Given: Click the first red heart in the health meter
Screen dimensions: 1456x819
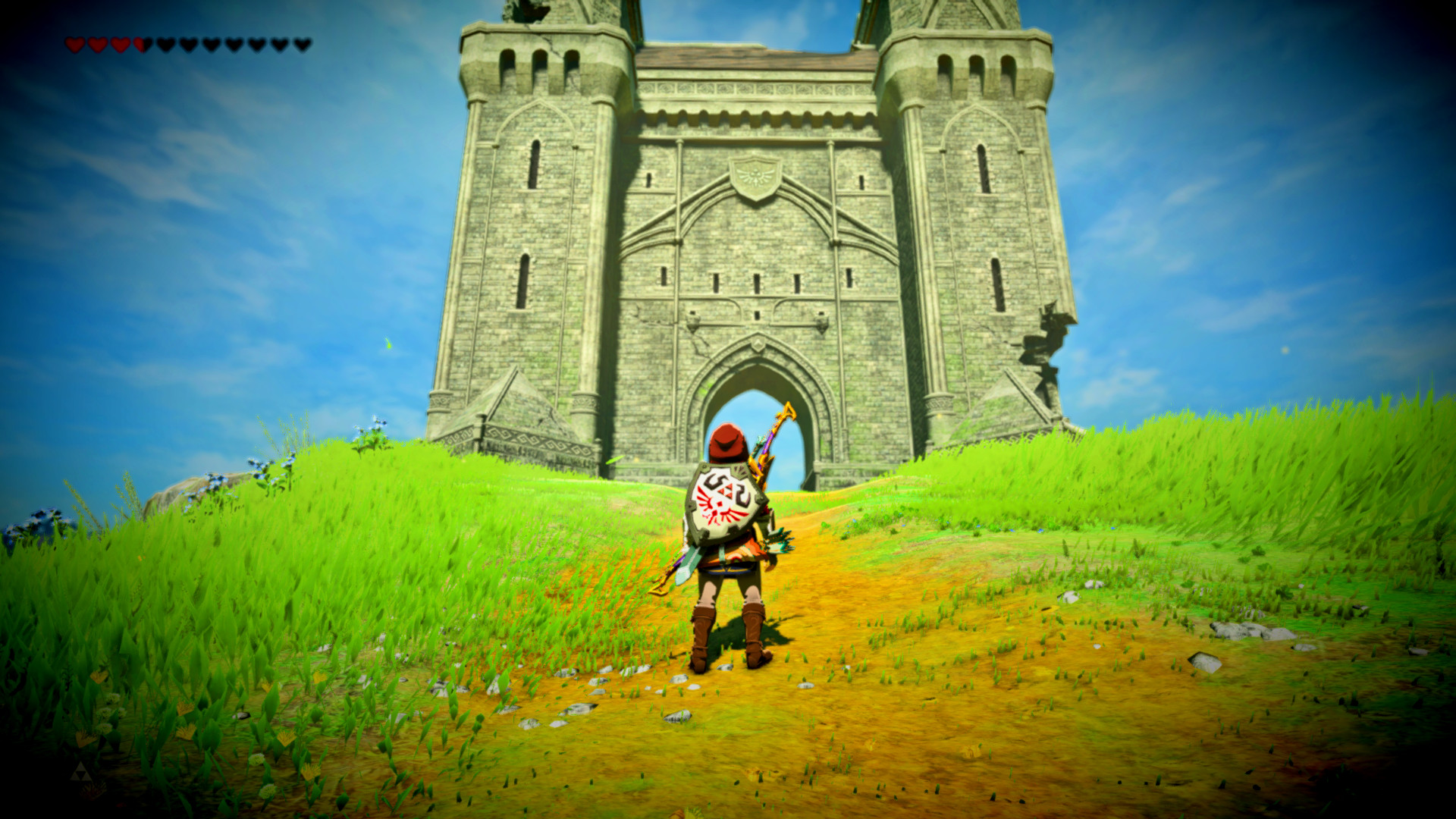Looking at the screenshot, I should [x=75, y=42].
